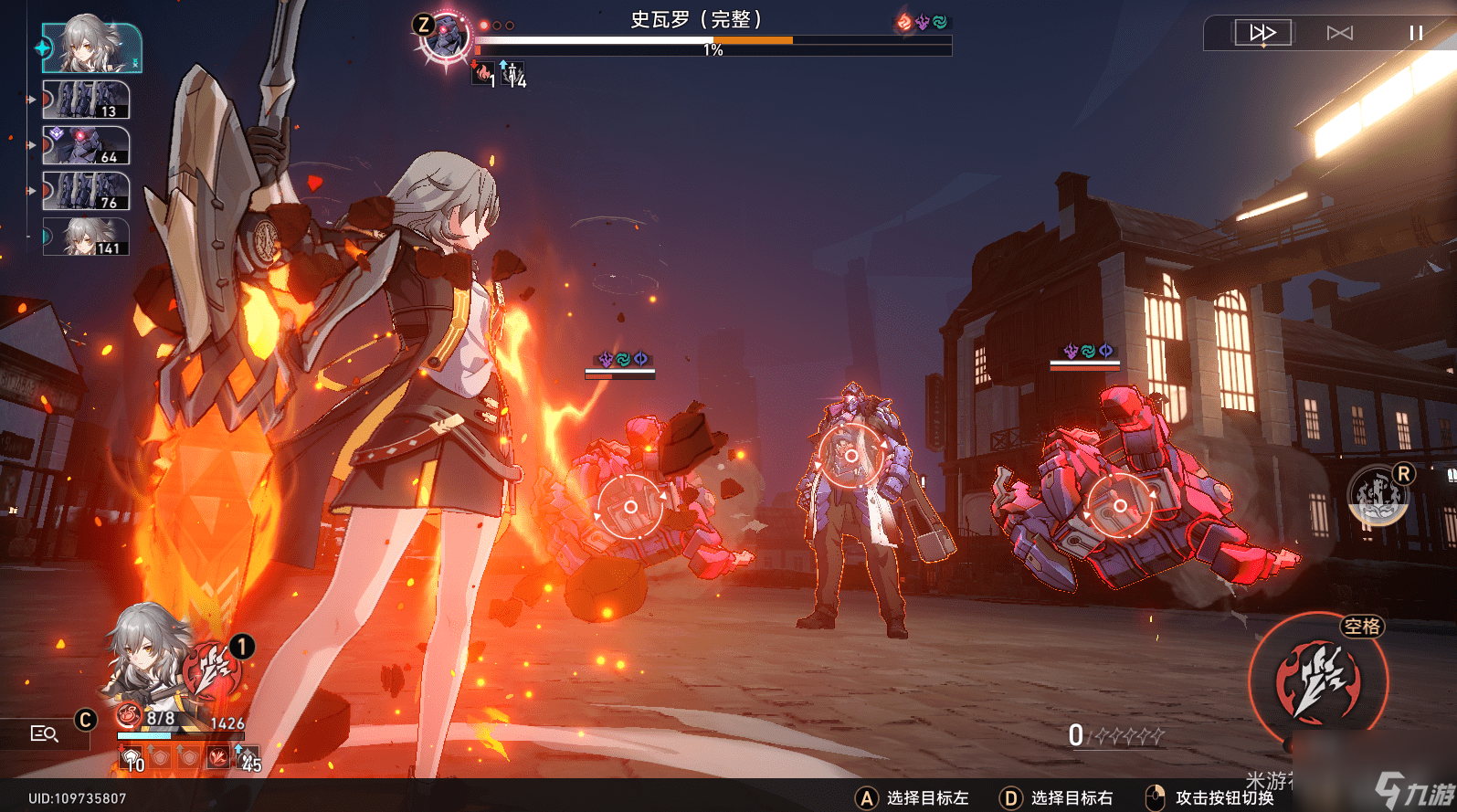Open the battle details magnifier button
Image resolution: width=1457 pixels, height=812 pixels.
point(44,733)
